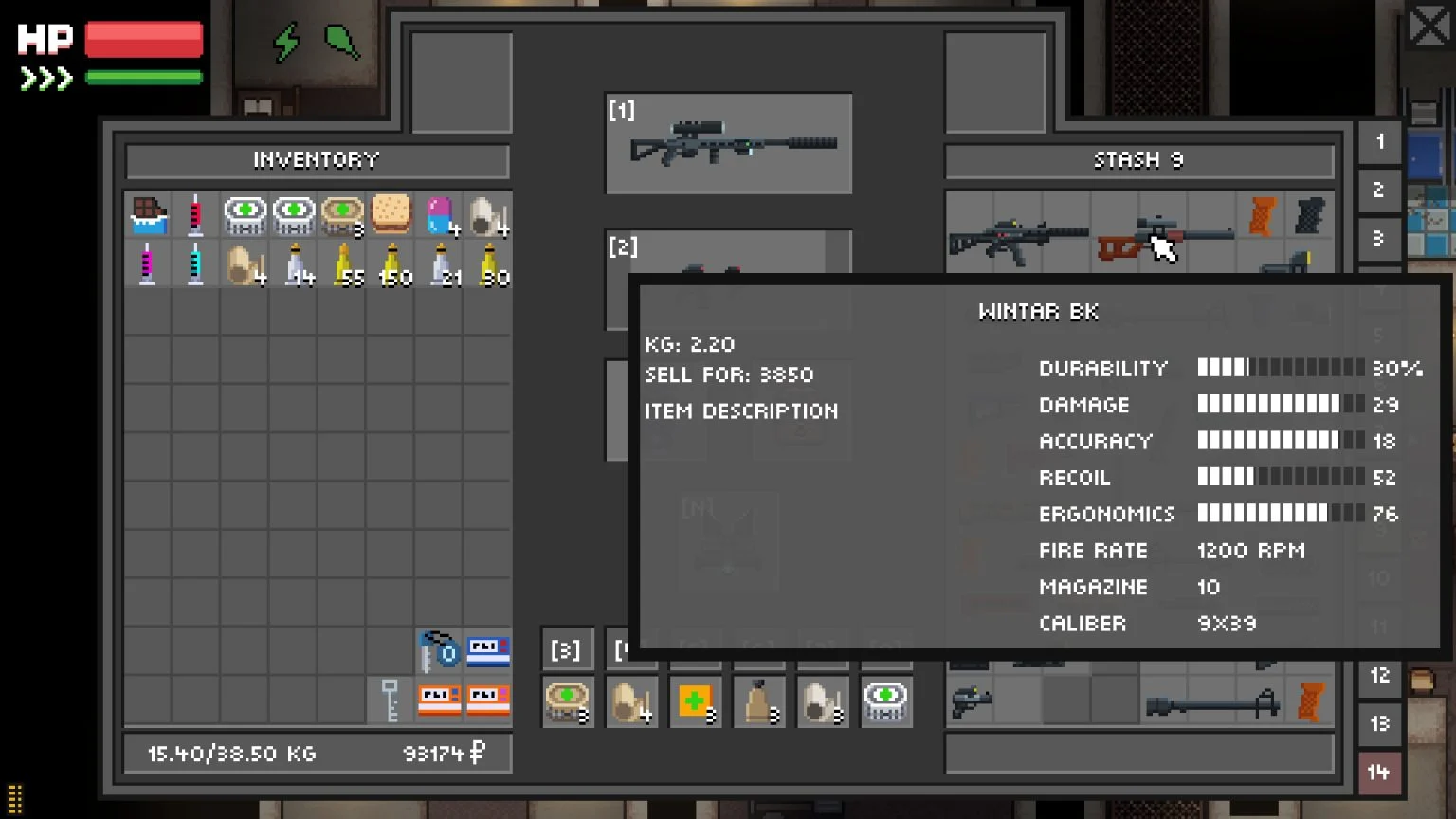Pick the chocolate bar in inventory
The image size is (1456, 819).
pyautogui.click(x=149, y=216)
